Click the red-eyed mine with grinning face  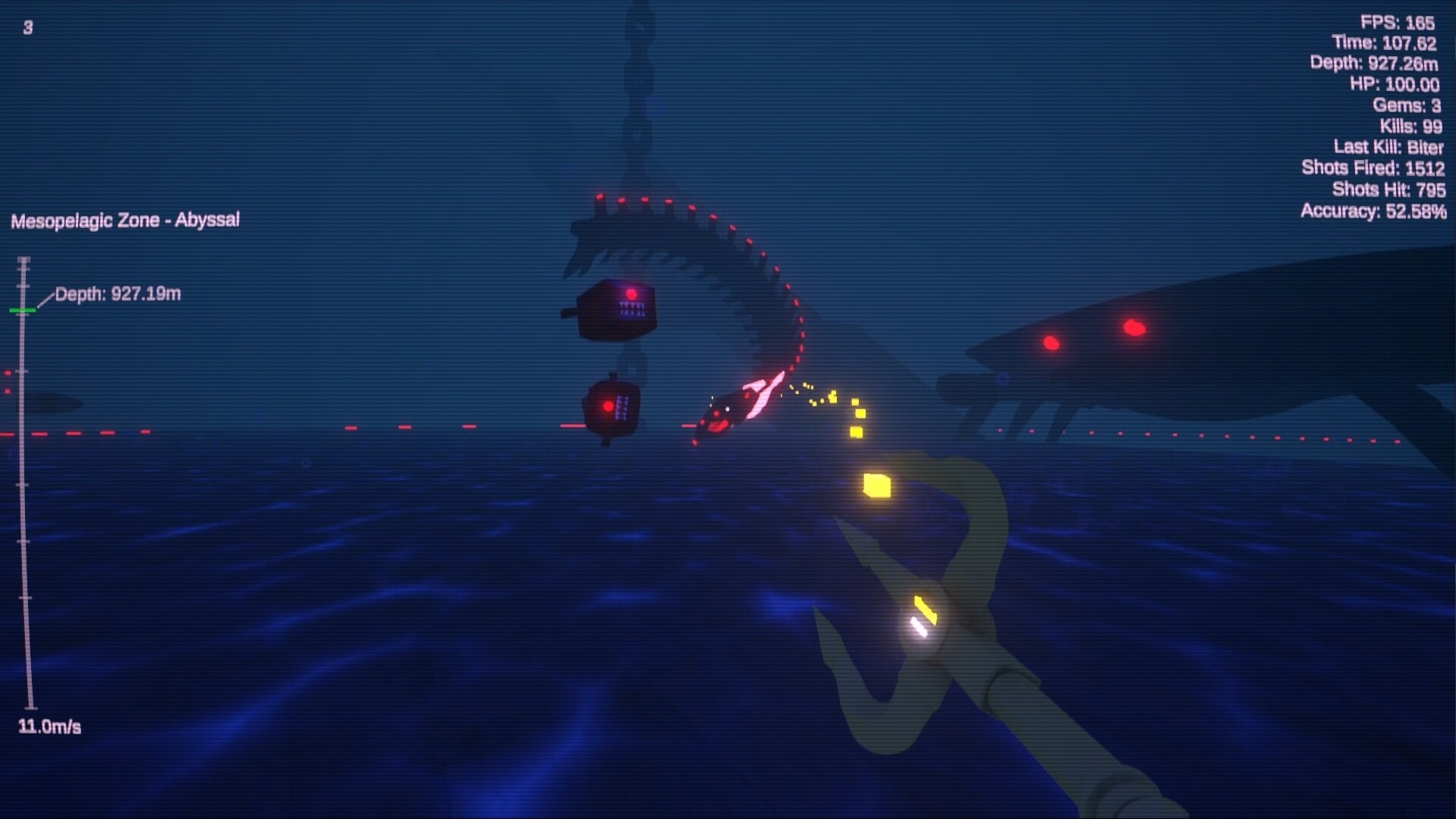[x=612, y=409]
